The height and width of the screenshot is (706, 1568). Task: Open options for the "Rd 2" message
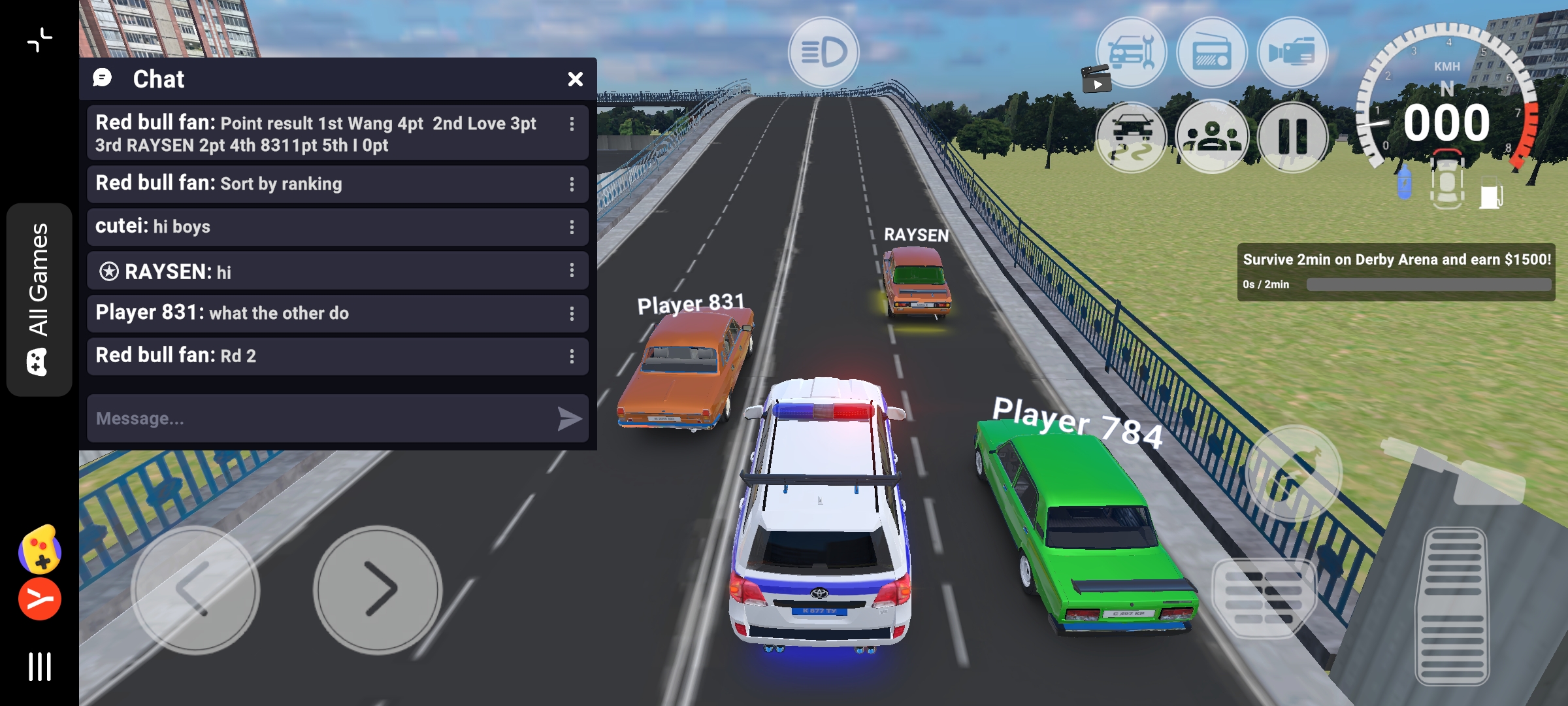572,356
